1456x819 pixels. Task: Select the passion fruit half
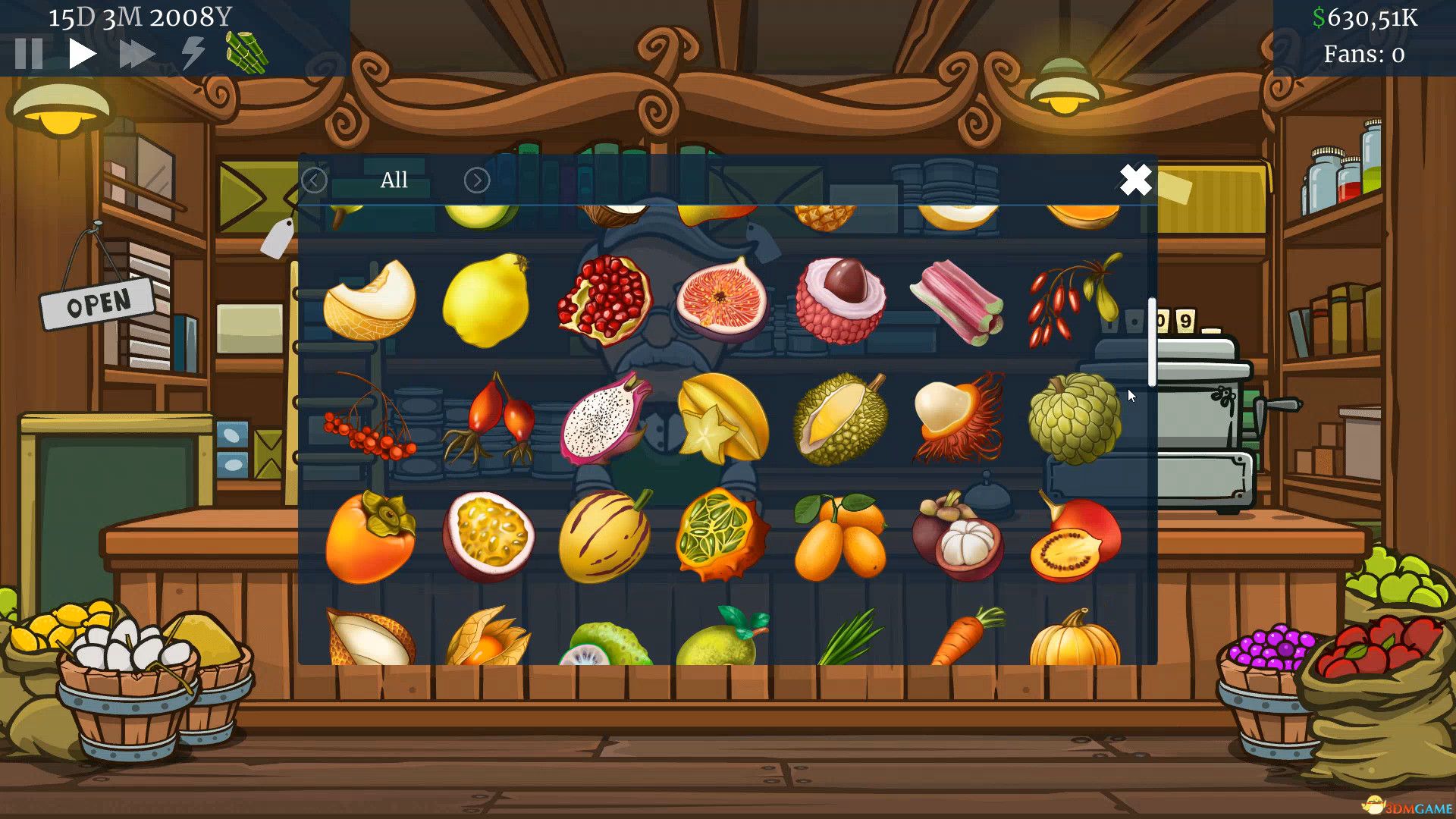(489, 535)
